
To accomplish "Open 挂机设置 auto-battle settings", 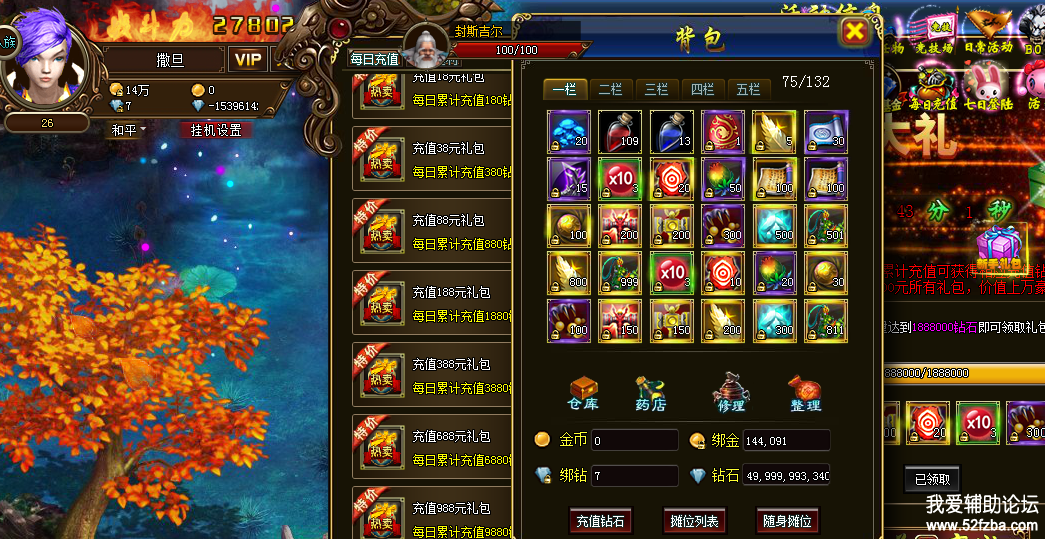I will (216, 130).
